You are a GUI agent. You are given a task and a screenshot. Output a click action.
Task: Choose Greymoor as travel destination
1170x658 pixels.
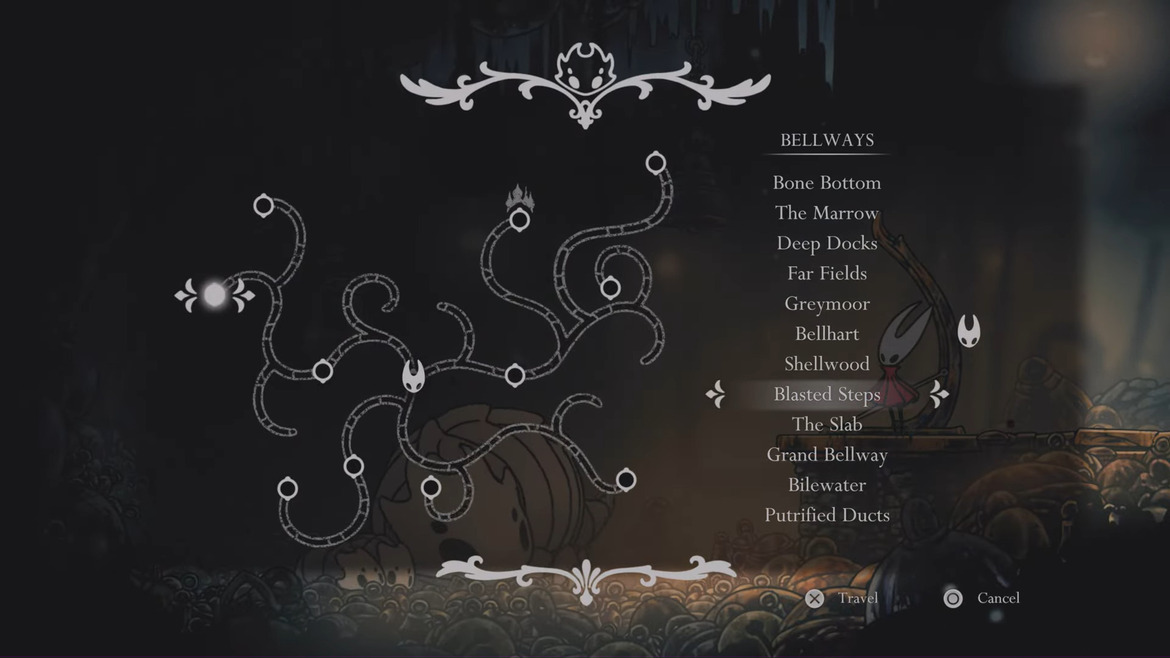tap(826, 304)
